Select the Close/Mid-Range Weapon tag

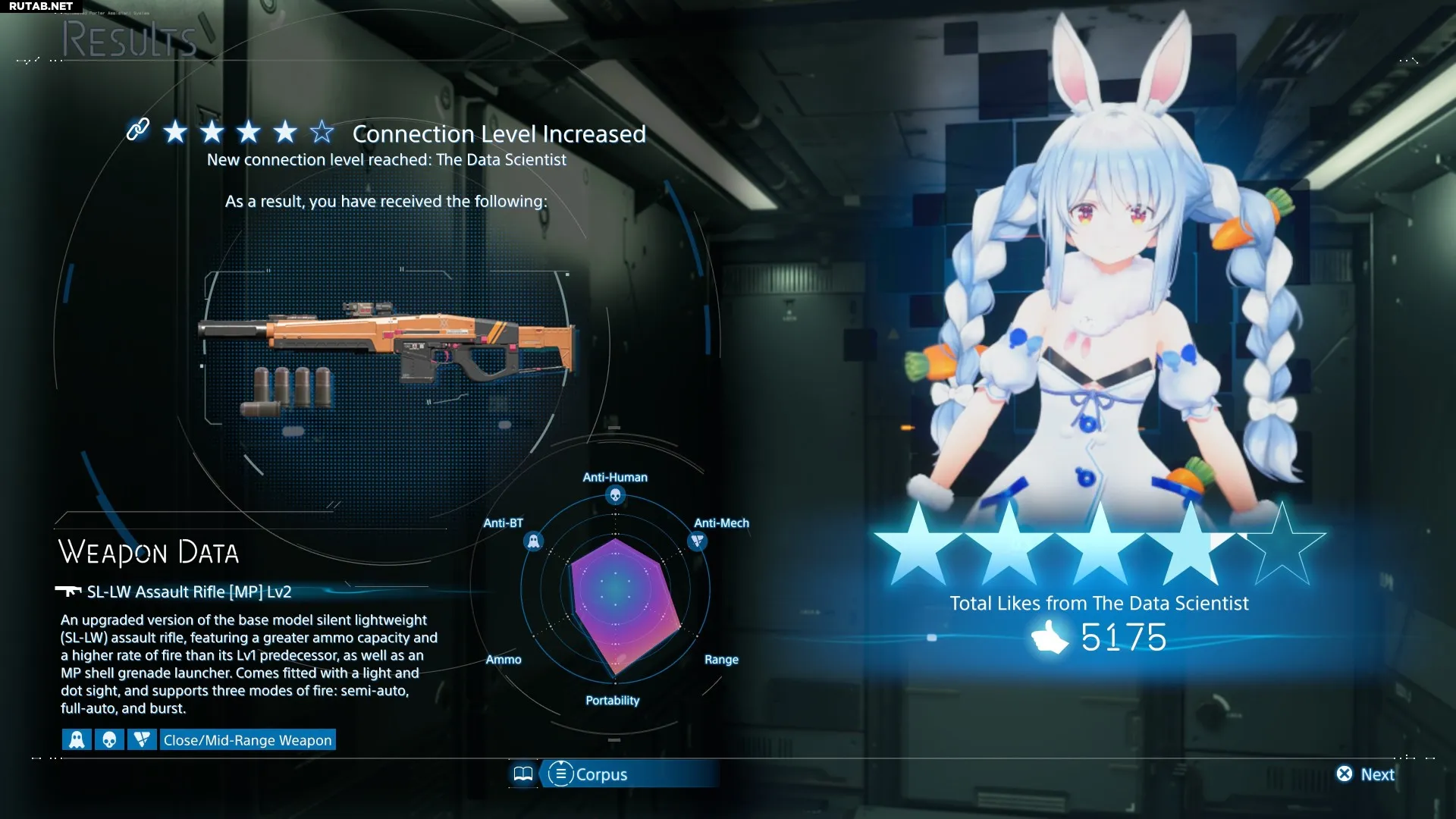[x=247, y=740]
